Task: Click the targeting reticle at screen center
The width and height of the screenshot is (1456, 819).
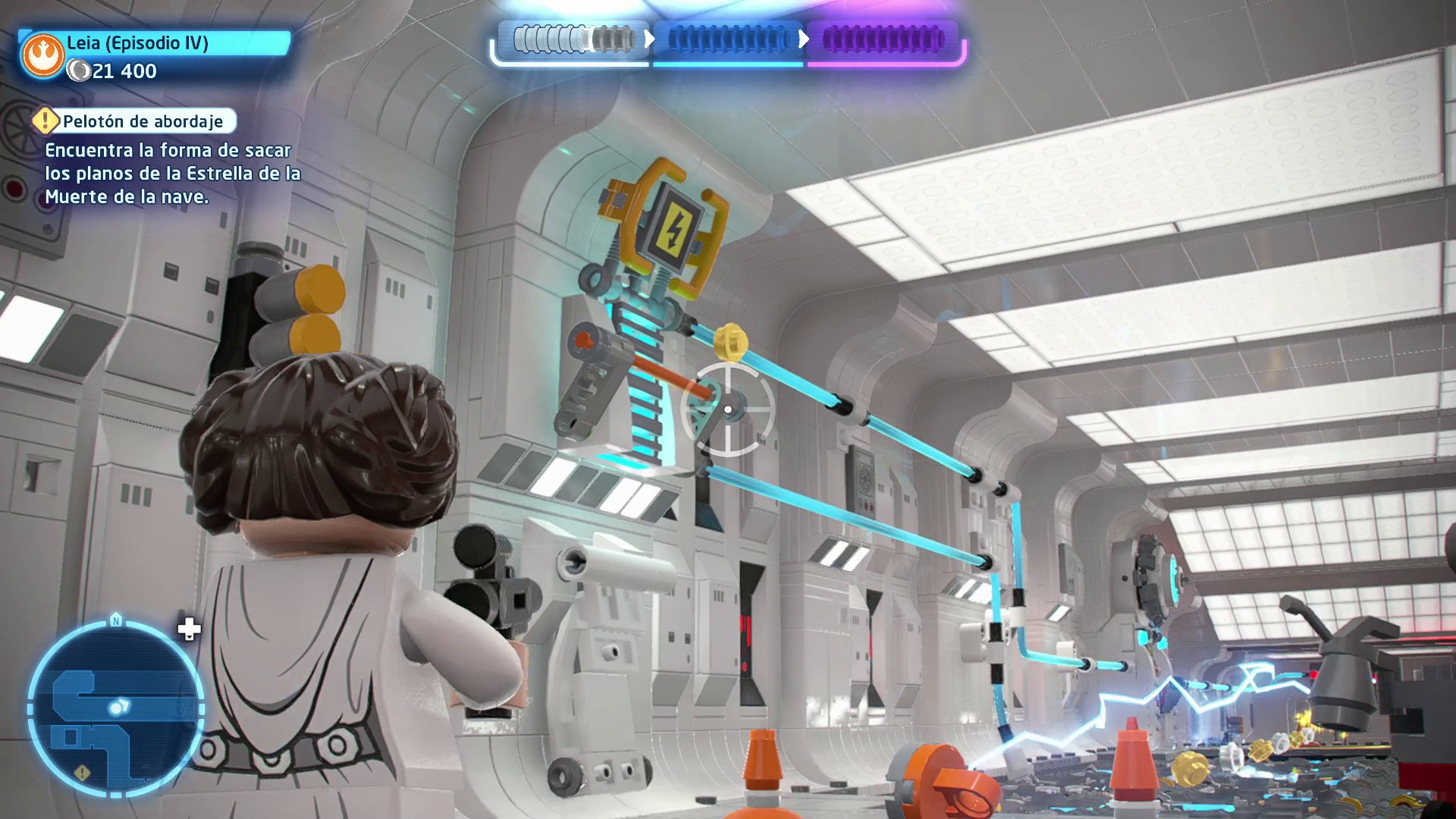Action: [729, 409]
